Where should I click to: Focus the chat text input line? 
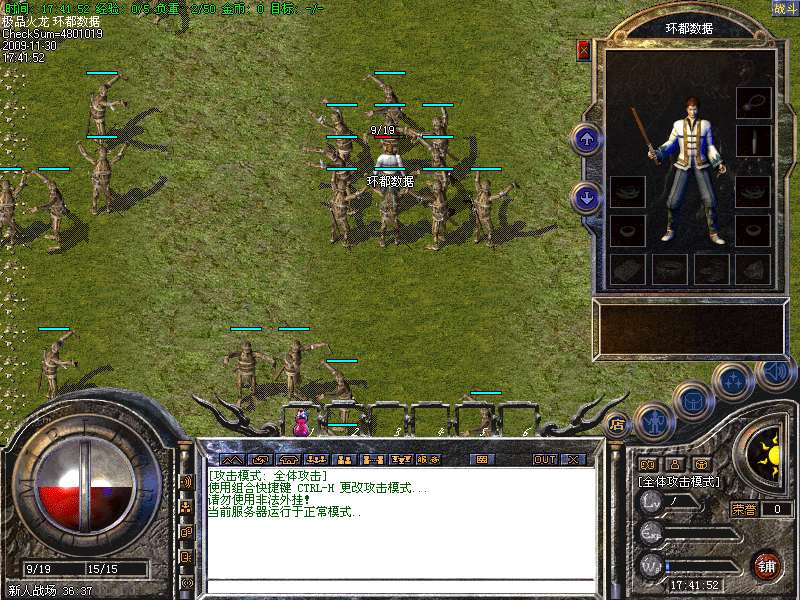pos(400,586)
